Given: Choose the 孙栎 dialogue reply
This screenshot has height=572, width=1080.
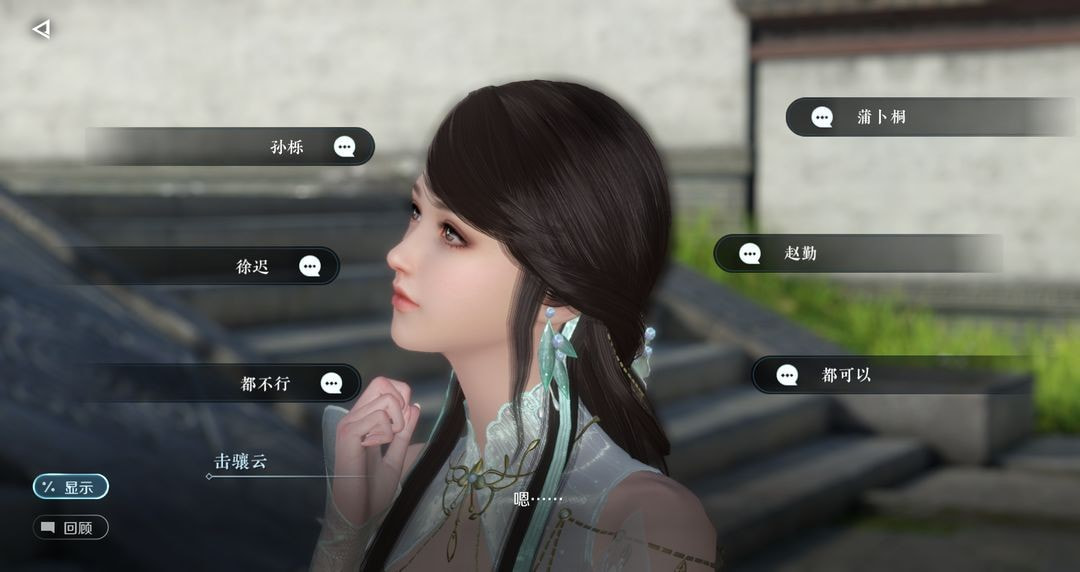Looking at the screenshot, I should coord(288,147).
